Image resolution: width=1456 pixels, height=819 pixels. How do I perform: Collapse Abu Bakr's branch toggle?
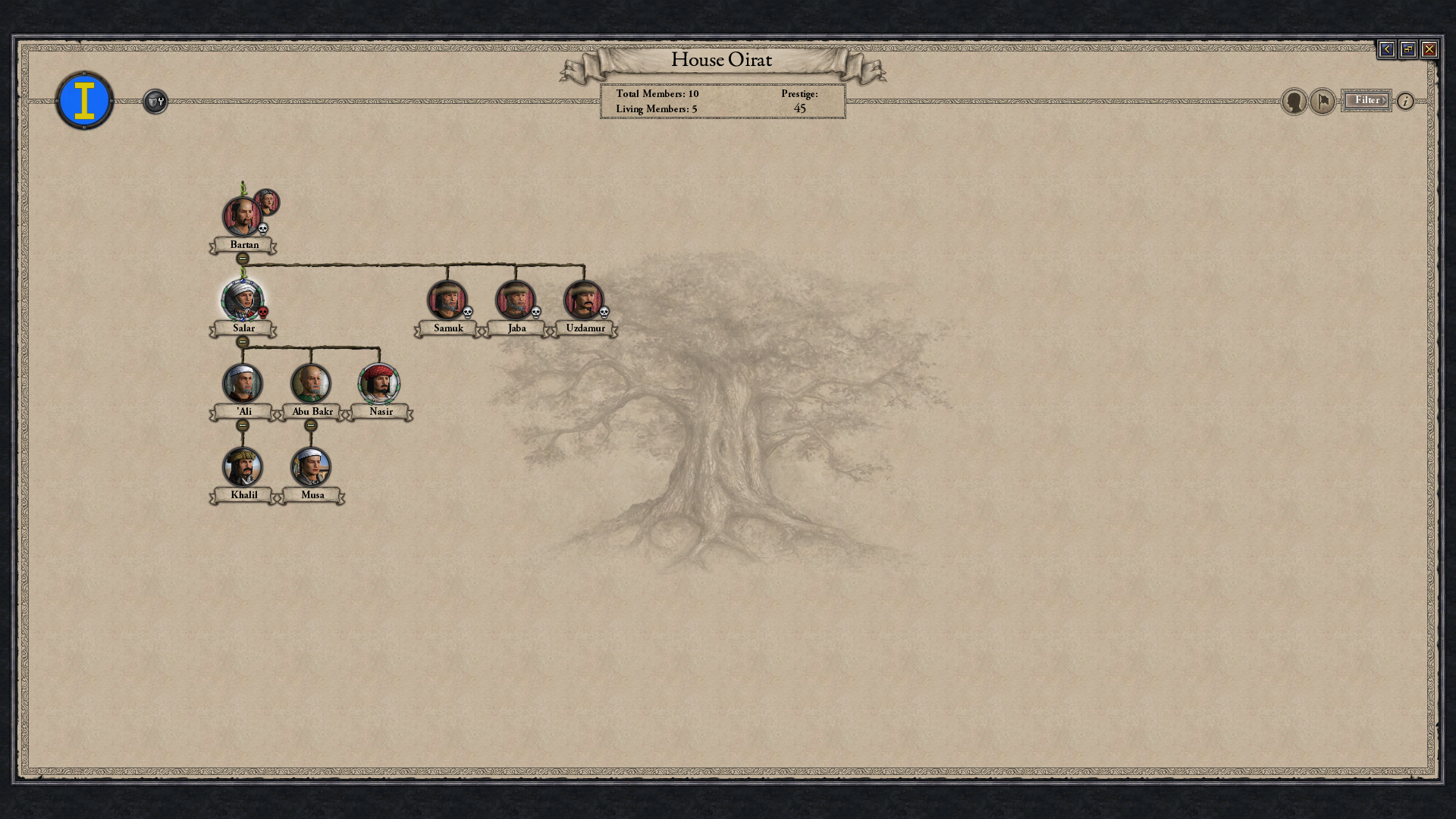coord(312,426)
